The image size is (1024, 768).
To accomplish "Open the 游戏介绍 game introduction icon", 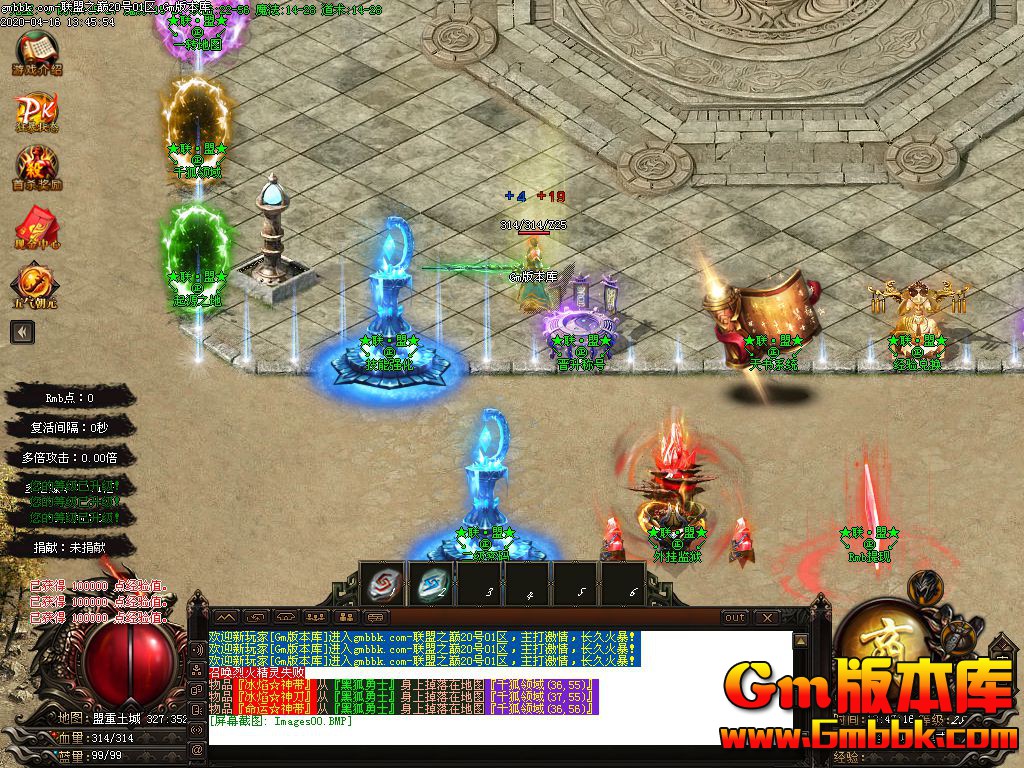I will (x=36, y=53).
